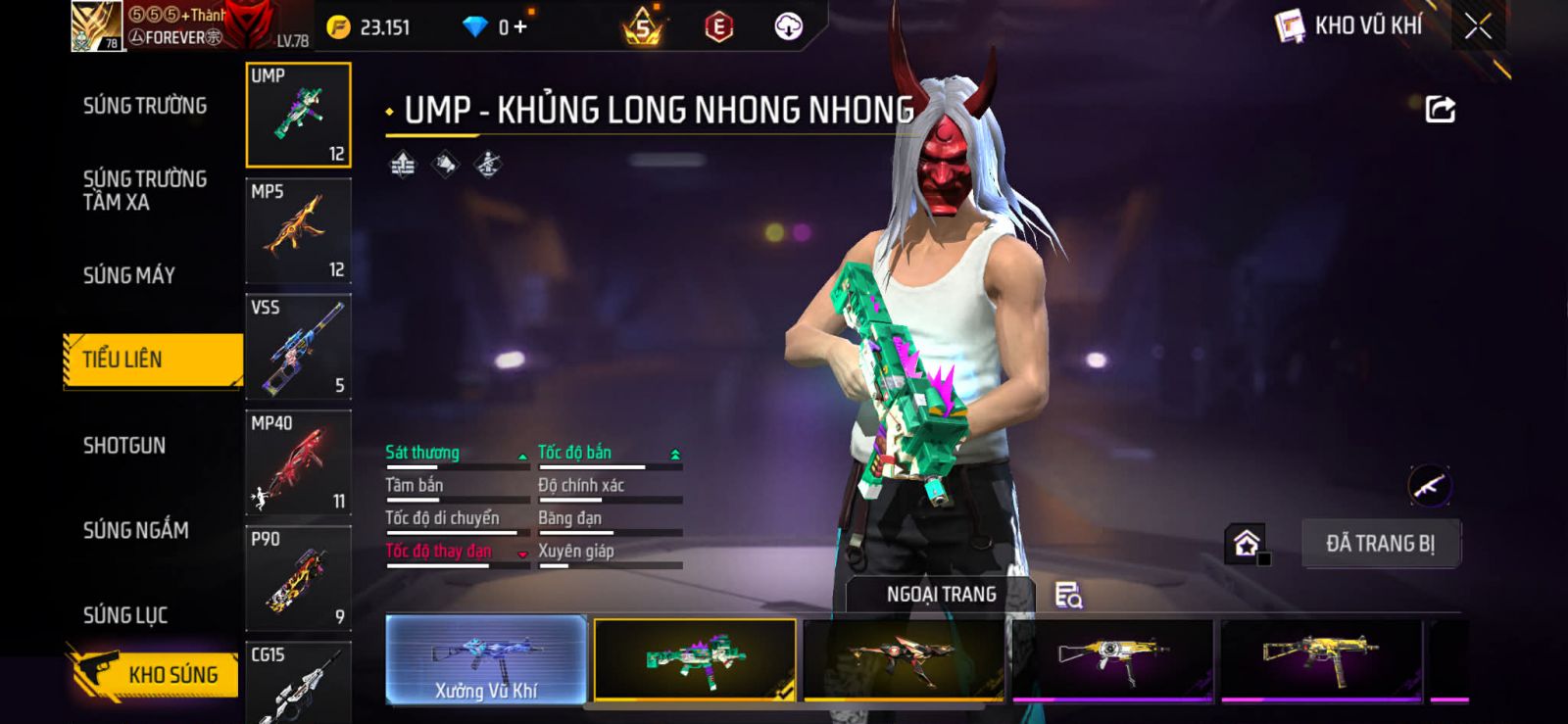
Task: Click the Đã Trang Bị button
Action: pos(1380,544)
